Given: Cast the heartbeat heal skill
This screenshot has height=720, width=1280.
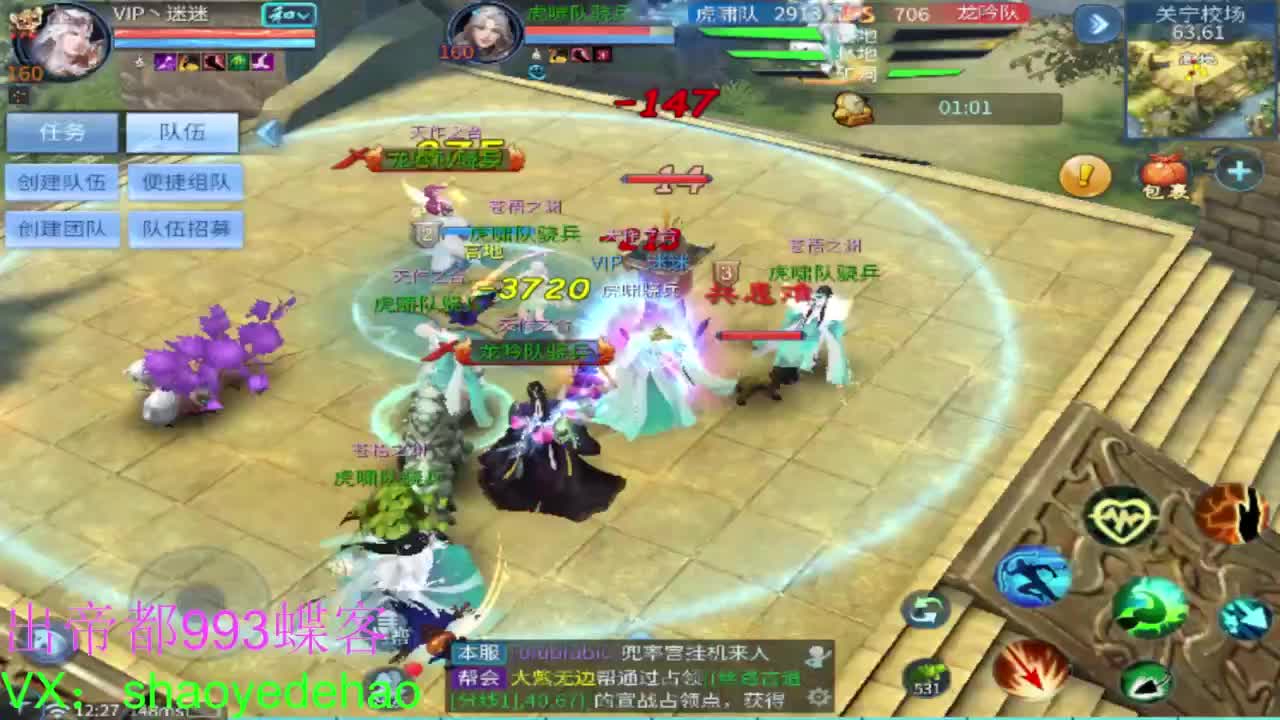Looking at the screenshot, I should [1121, 516].
